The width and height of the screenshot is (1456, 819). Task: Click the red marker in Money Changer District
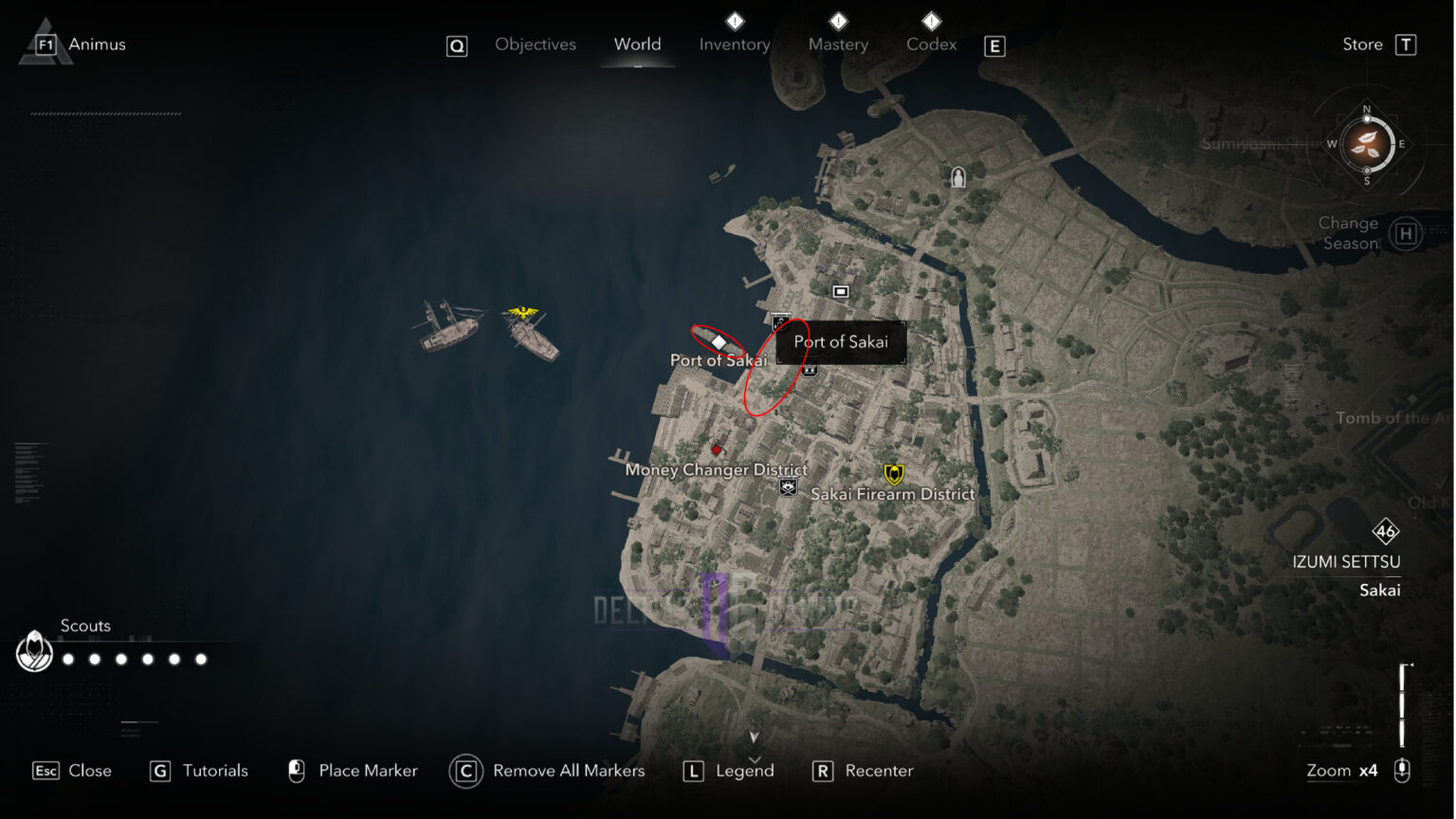coord(718,450)
